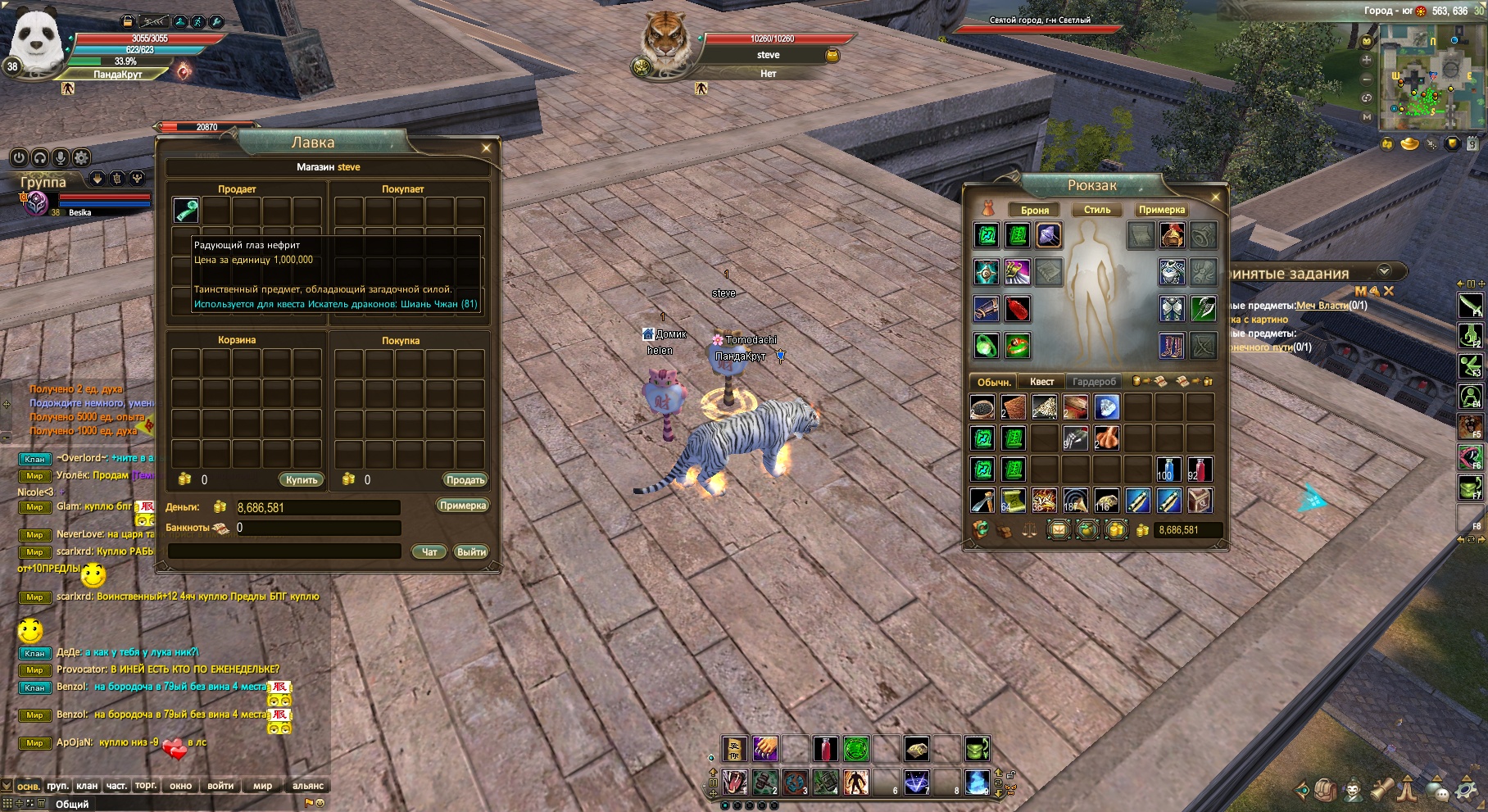This screenshot has width=1488, height=812.
Task: Open shop chat with the Чат button
Action: (429, 552)
